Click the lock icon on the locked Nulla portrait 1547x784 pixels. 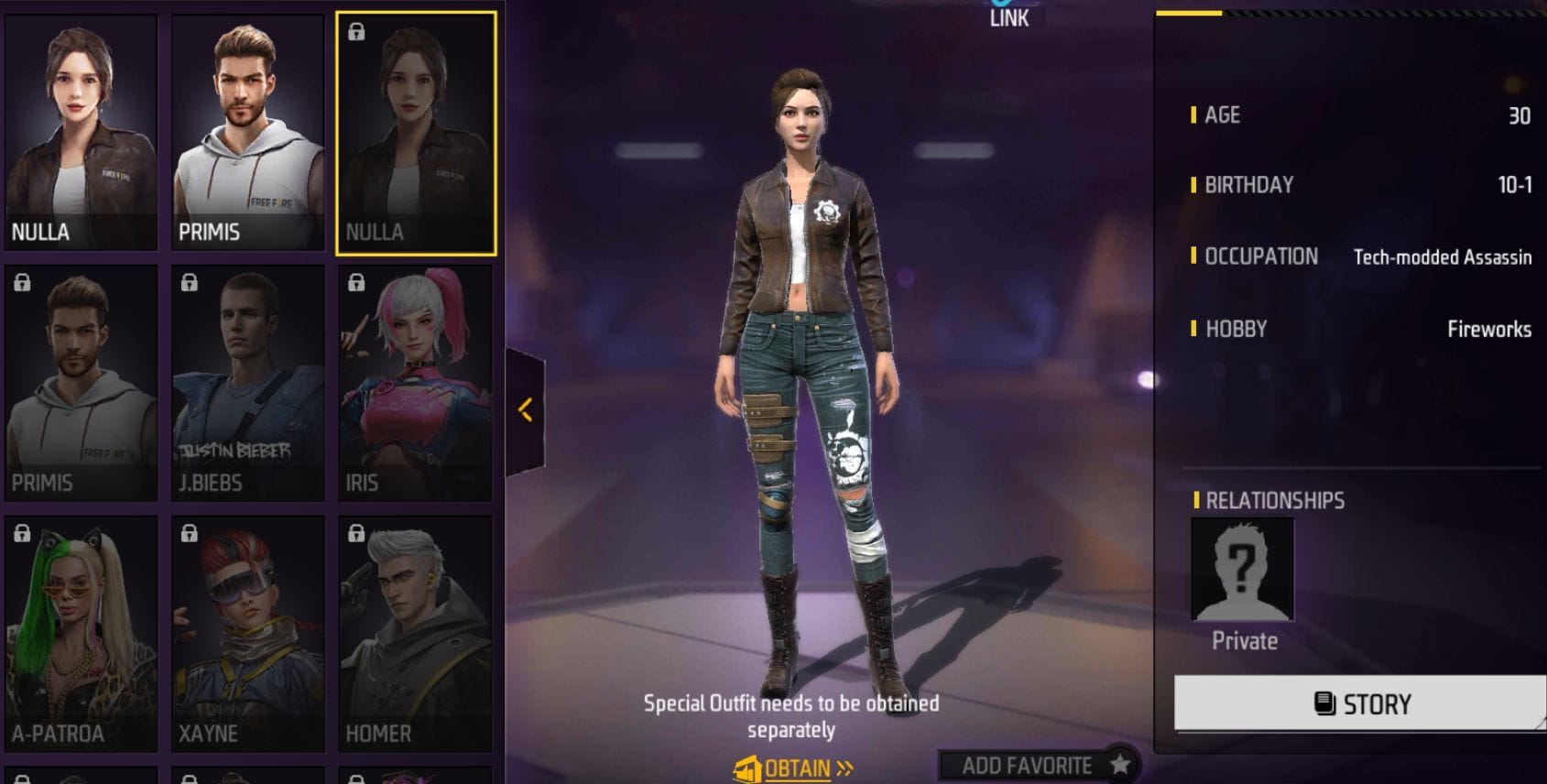pyautogui.click(x=356, y=31)
